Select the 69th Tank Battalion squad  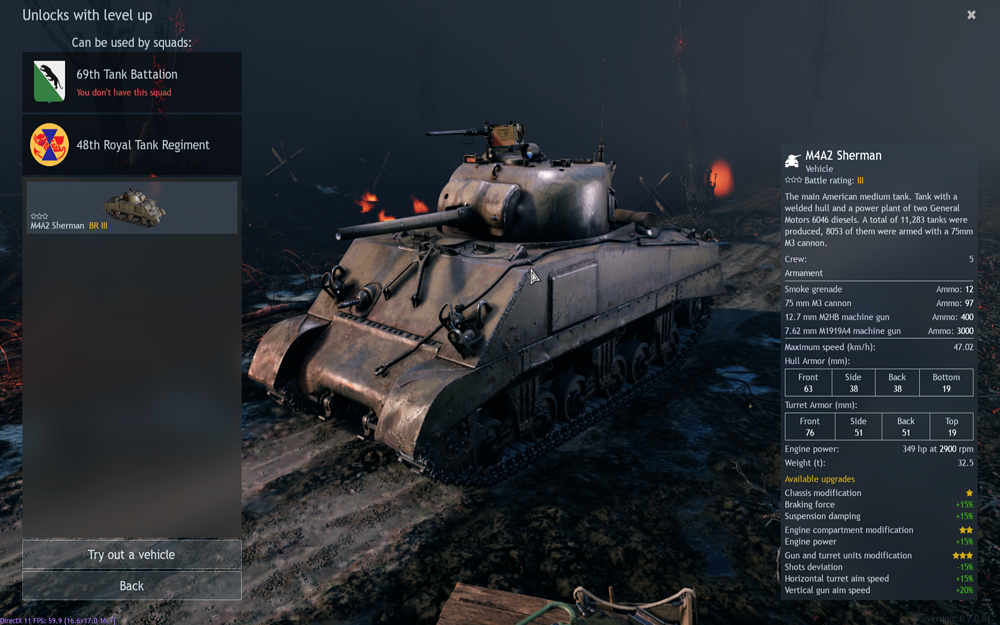(131, 82)
